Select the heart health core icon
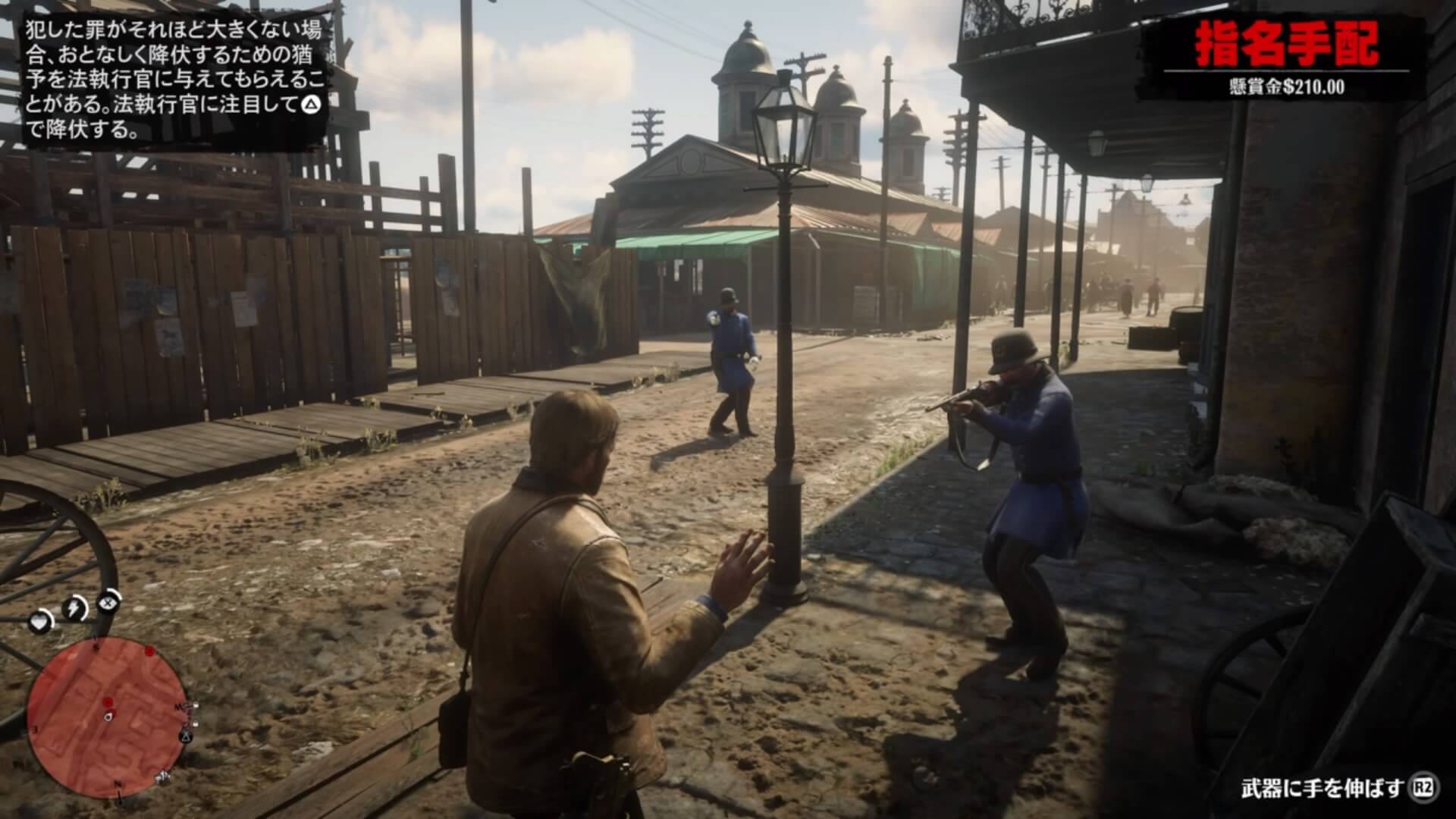1456x819 pixels. click(x=40, y=623)
